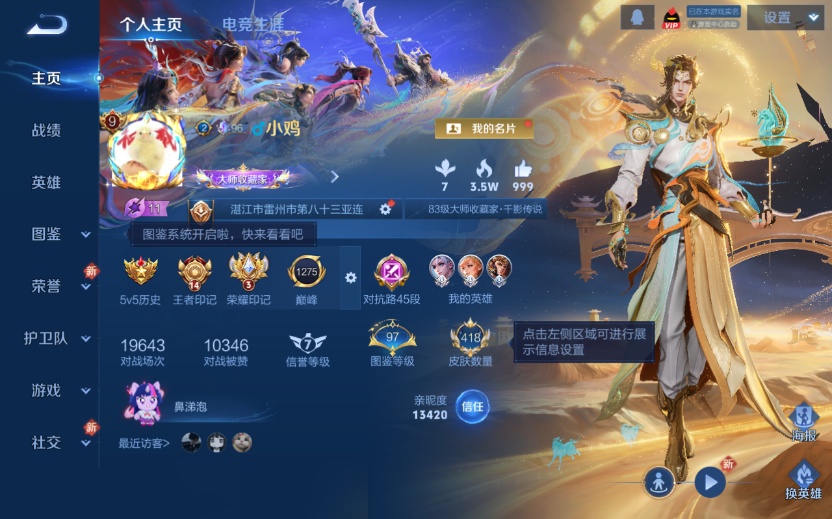Tap the 信任 intimacy button

click(x=472, y=407)
